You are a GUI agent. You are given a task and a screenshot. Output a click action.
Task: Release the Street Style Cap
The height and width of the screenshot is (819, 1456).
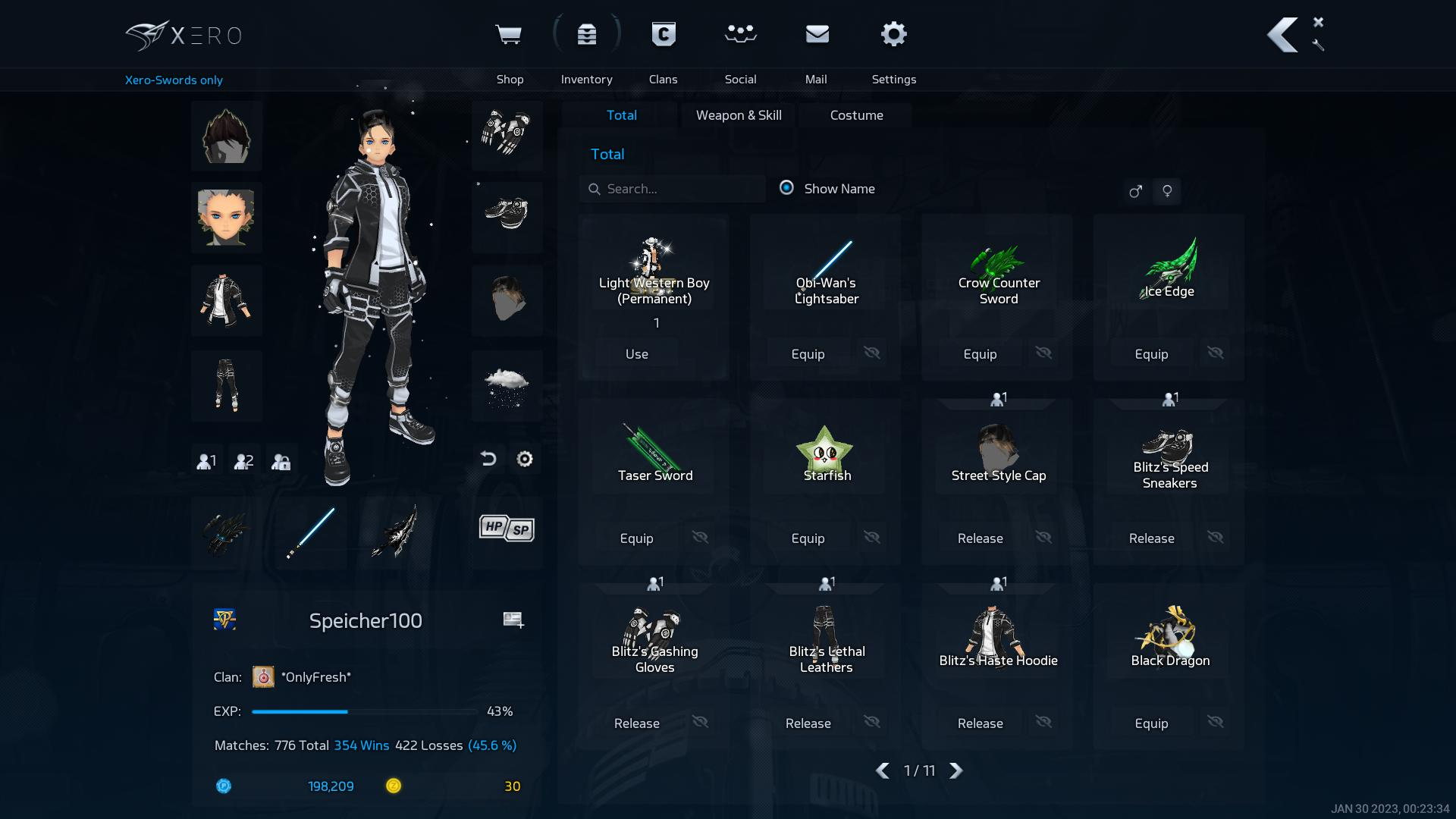coord(980,538)
